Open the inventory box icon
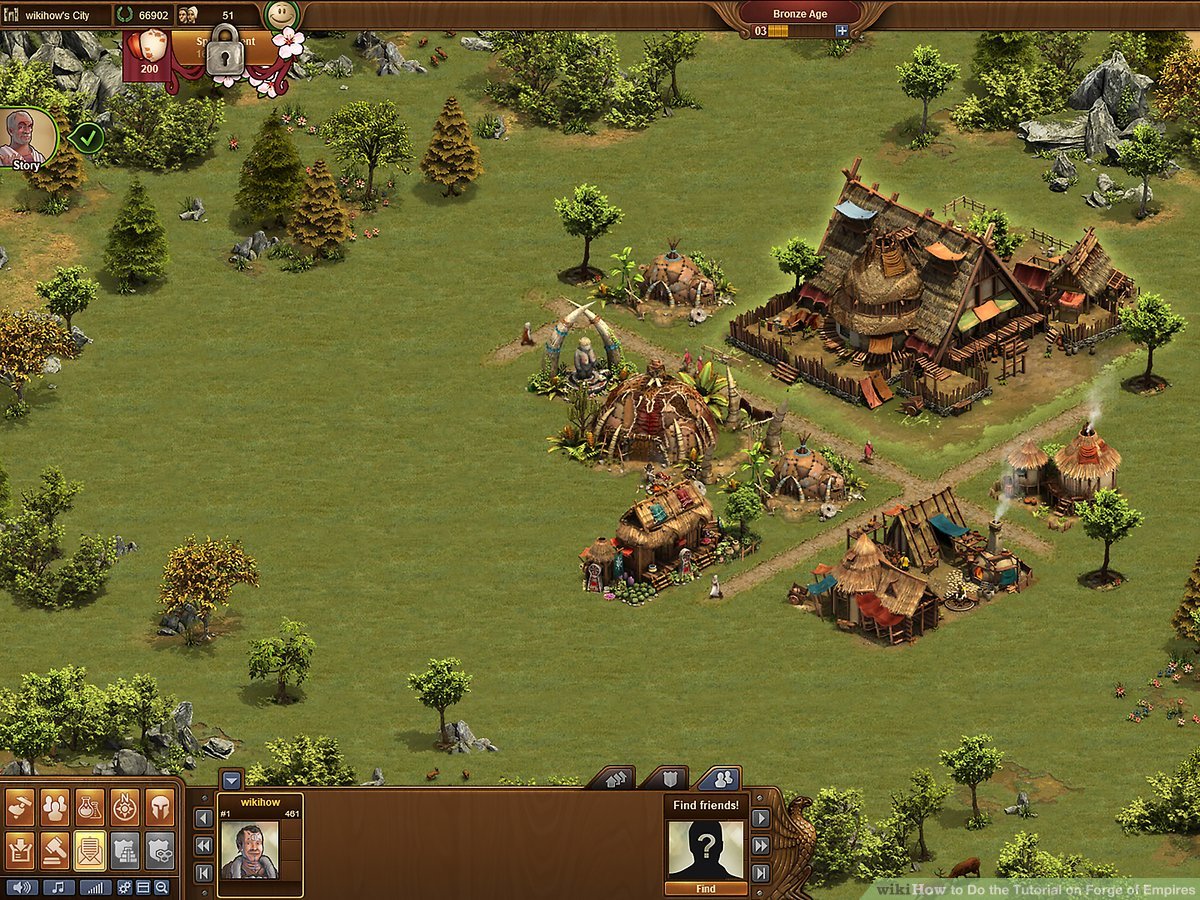Image resolution: width=1200 pixels, height=900 pixels. pos(21,850)
